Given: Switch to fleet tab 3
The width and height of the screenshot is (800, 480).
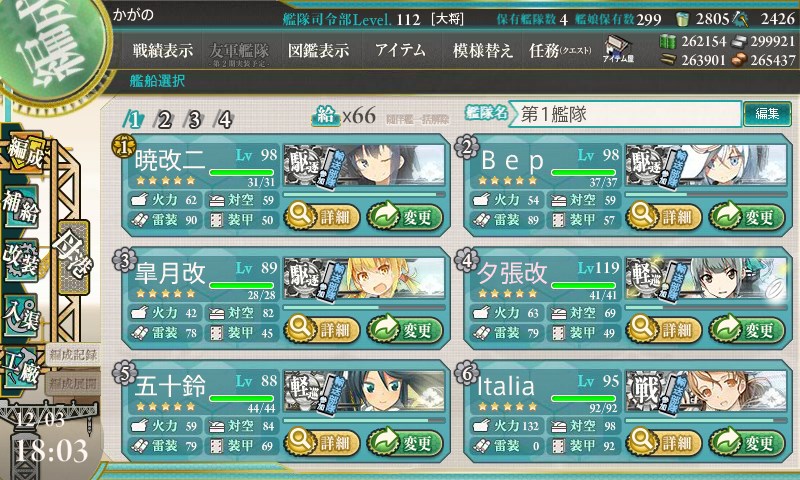Looking at the screenshot, I should pos(195,119).
